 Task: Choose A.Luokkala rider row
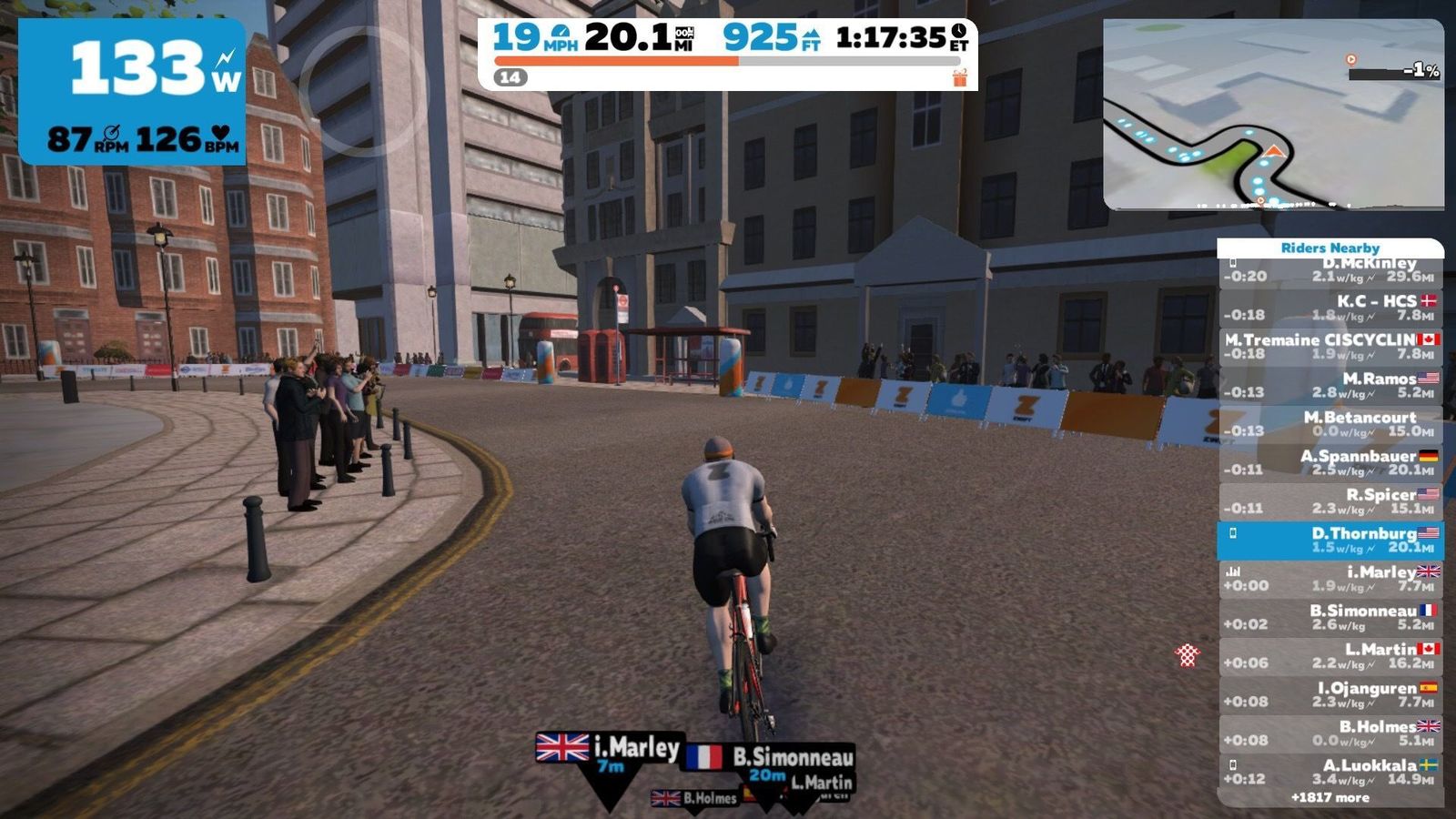tap(1330, 772)
